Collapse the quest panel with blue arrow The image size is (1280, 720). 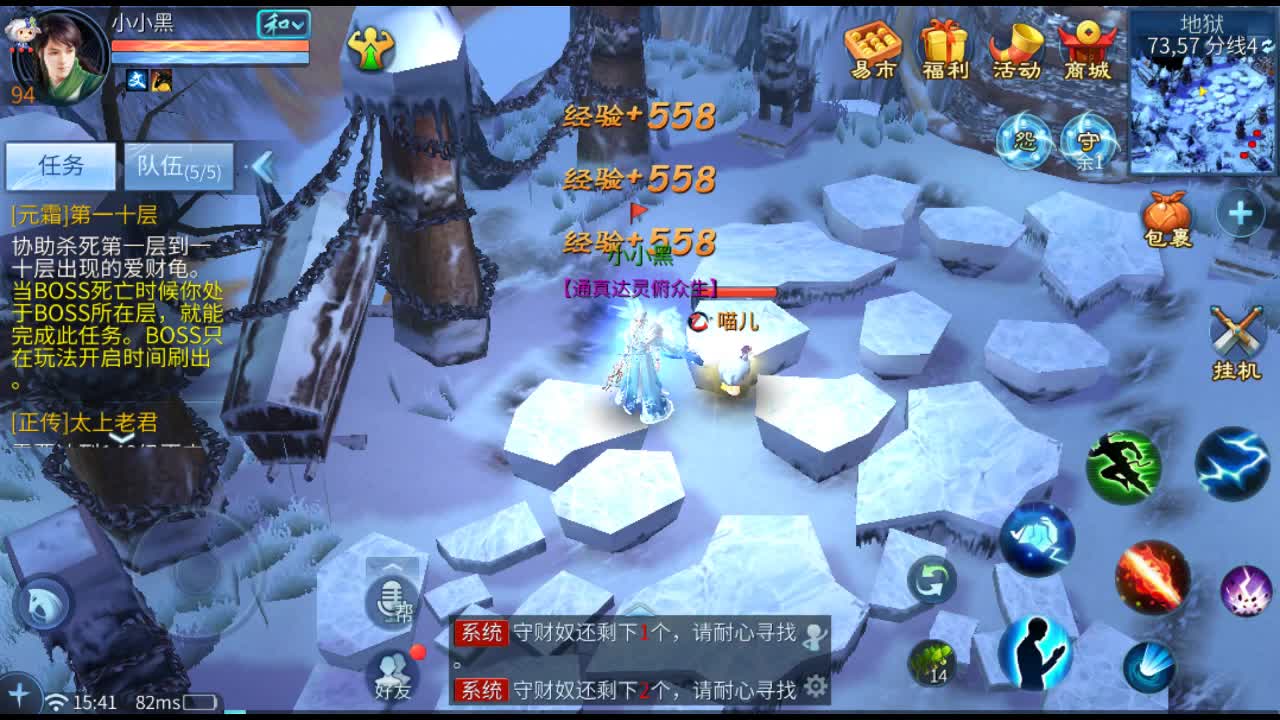262,168
